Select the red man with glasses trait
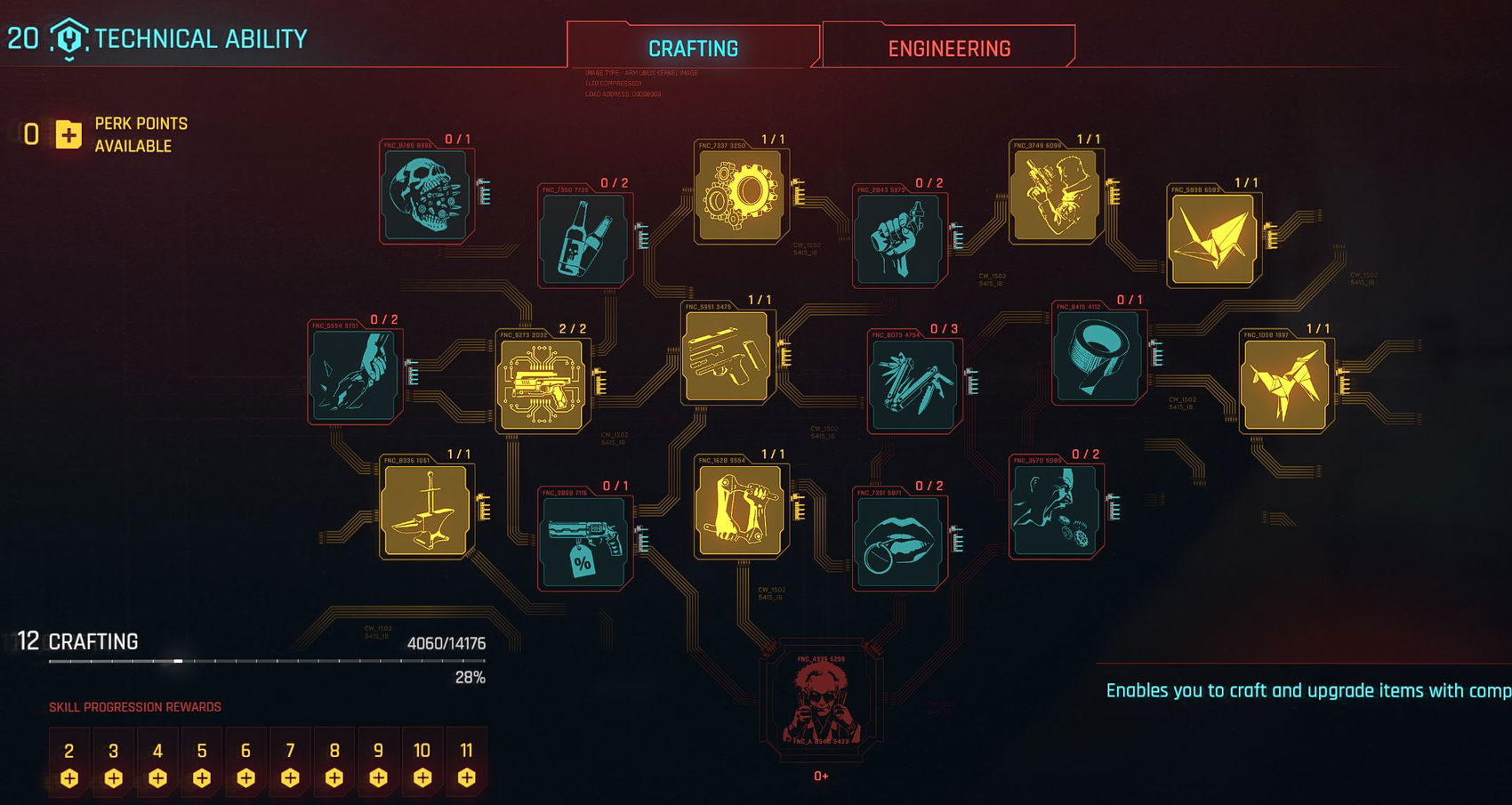Screen dimensions: 1512x805 pyautogui.click(x=821, y=704)
